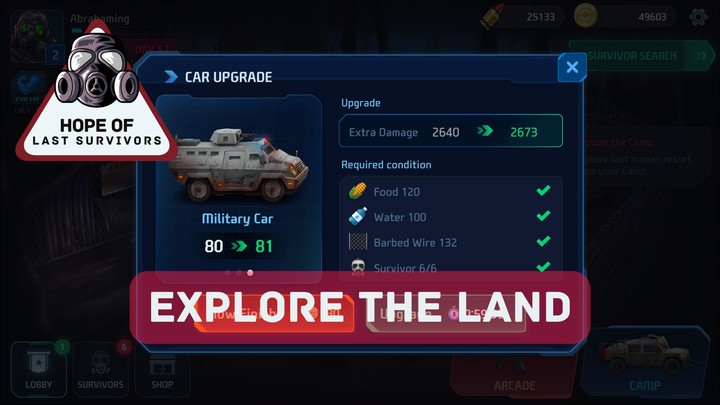Switch to the Camp tab

tap(644, 365)
